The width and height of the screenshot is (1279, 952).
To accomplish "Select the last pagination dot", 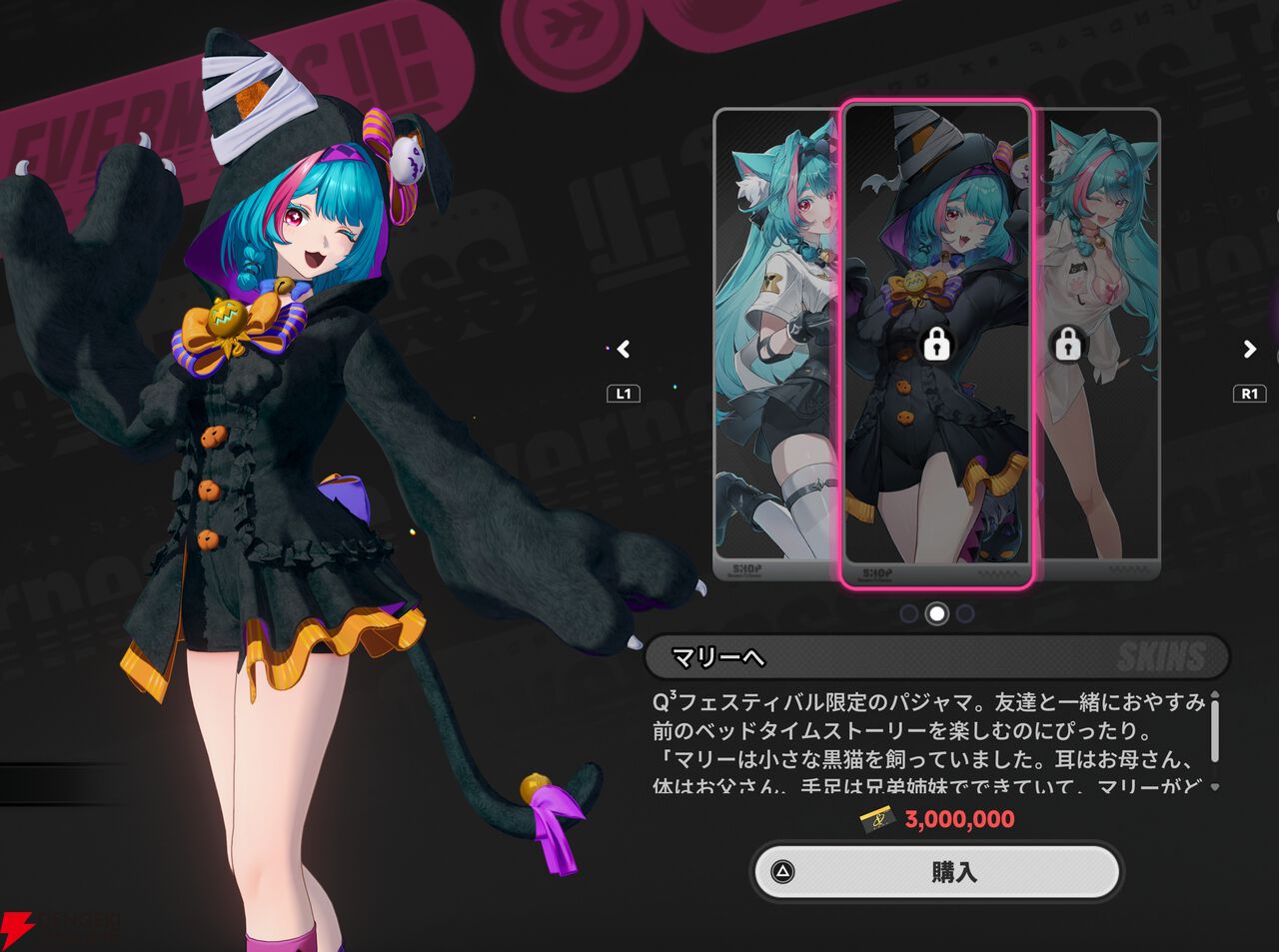I will pyautogui.click(x=964, y=614).
